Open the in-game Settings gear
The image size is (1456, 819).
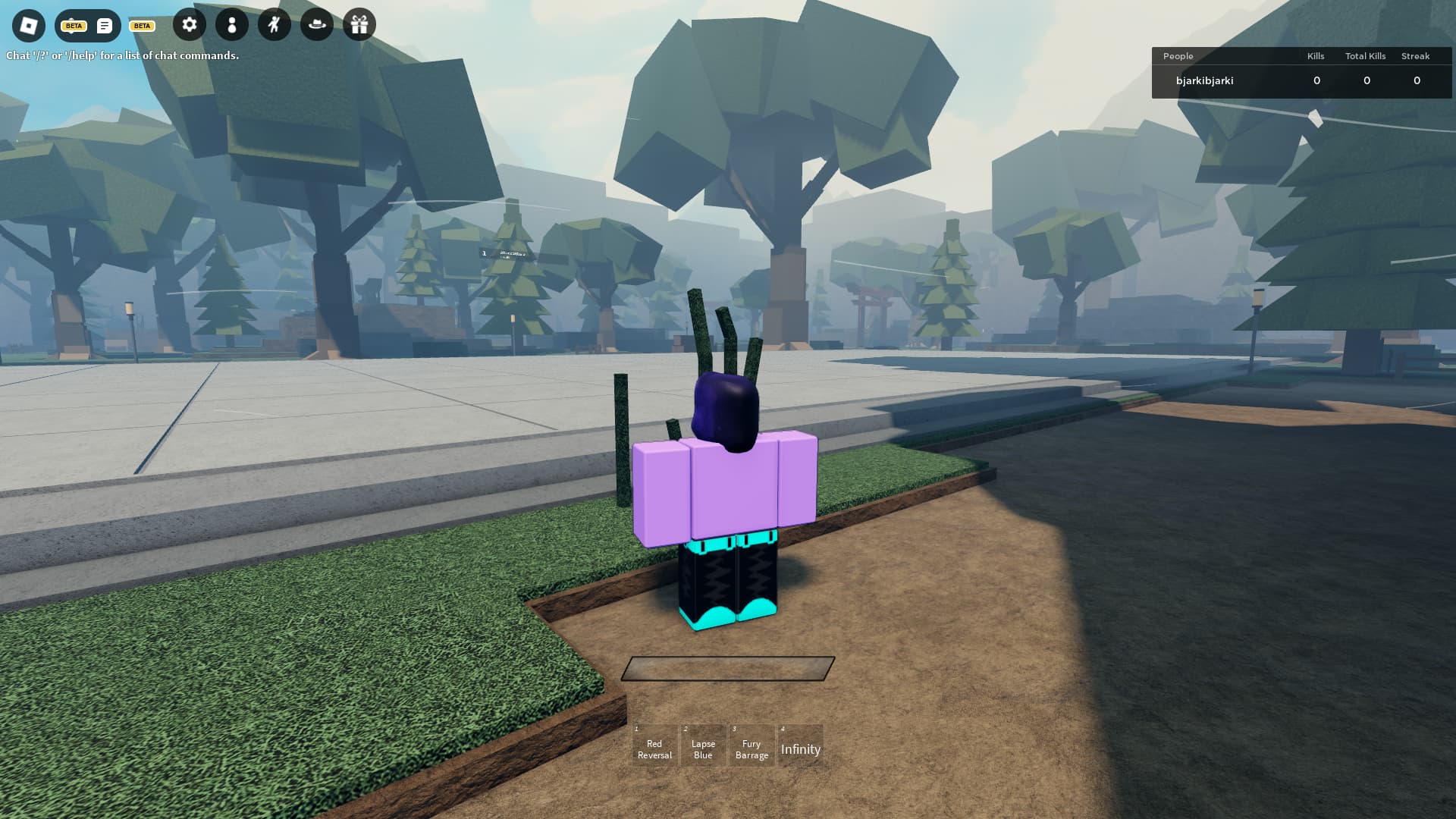click(x=189, y=25)
